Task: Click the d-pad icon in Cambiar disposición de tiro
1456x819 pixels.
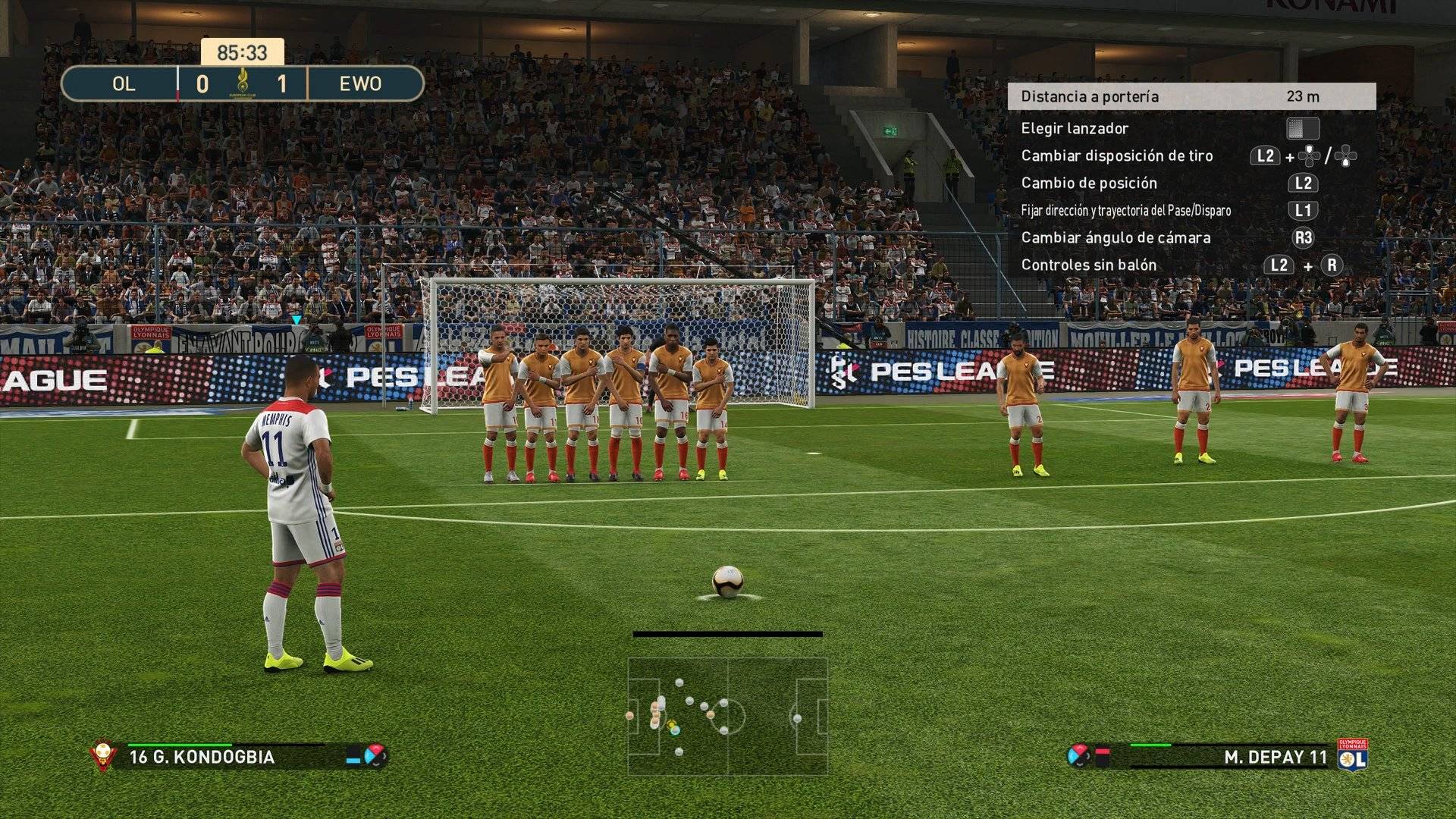Action: (x=1310, y=155)
